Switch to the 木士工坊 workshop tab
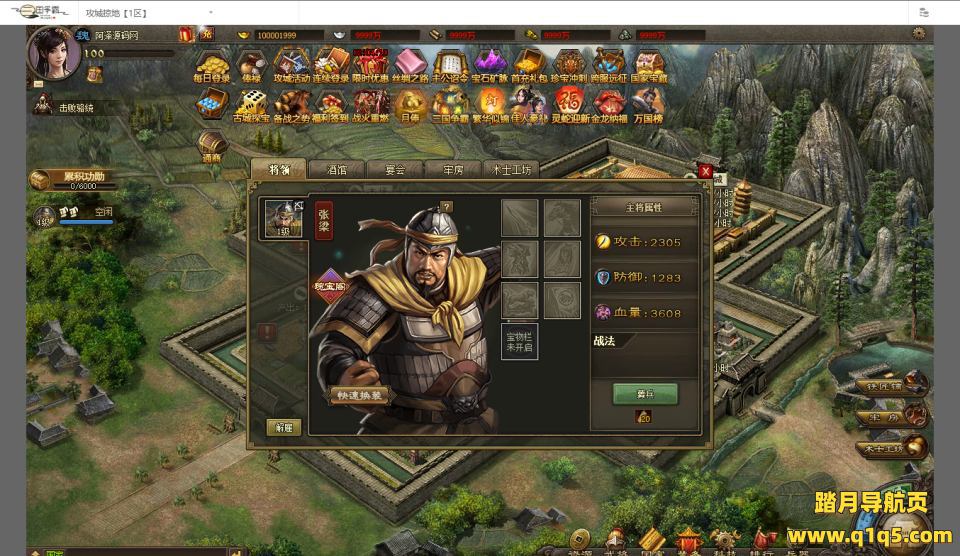The image size is (960, 556). pos(511,169)
